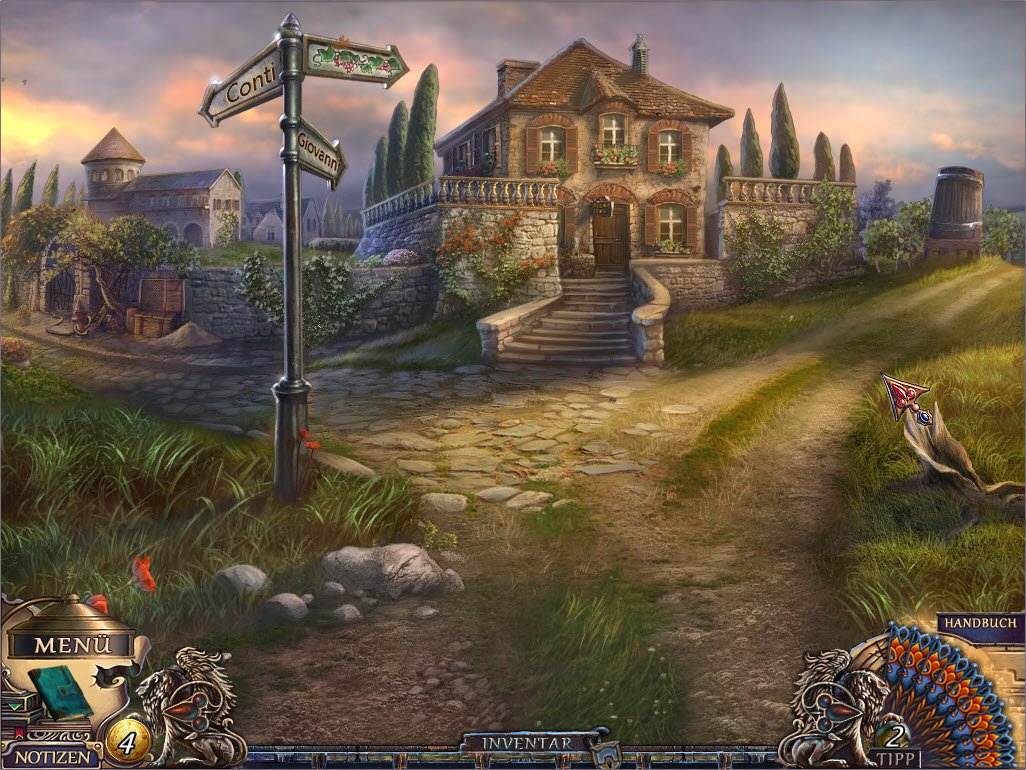
Task: Expand the Inventar inventory bar
Action: pyautogui.click(x=527, y=744)
